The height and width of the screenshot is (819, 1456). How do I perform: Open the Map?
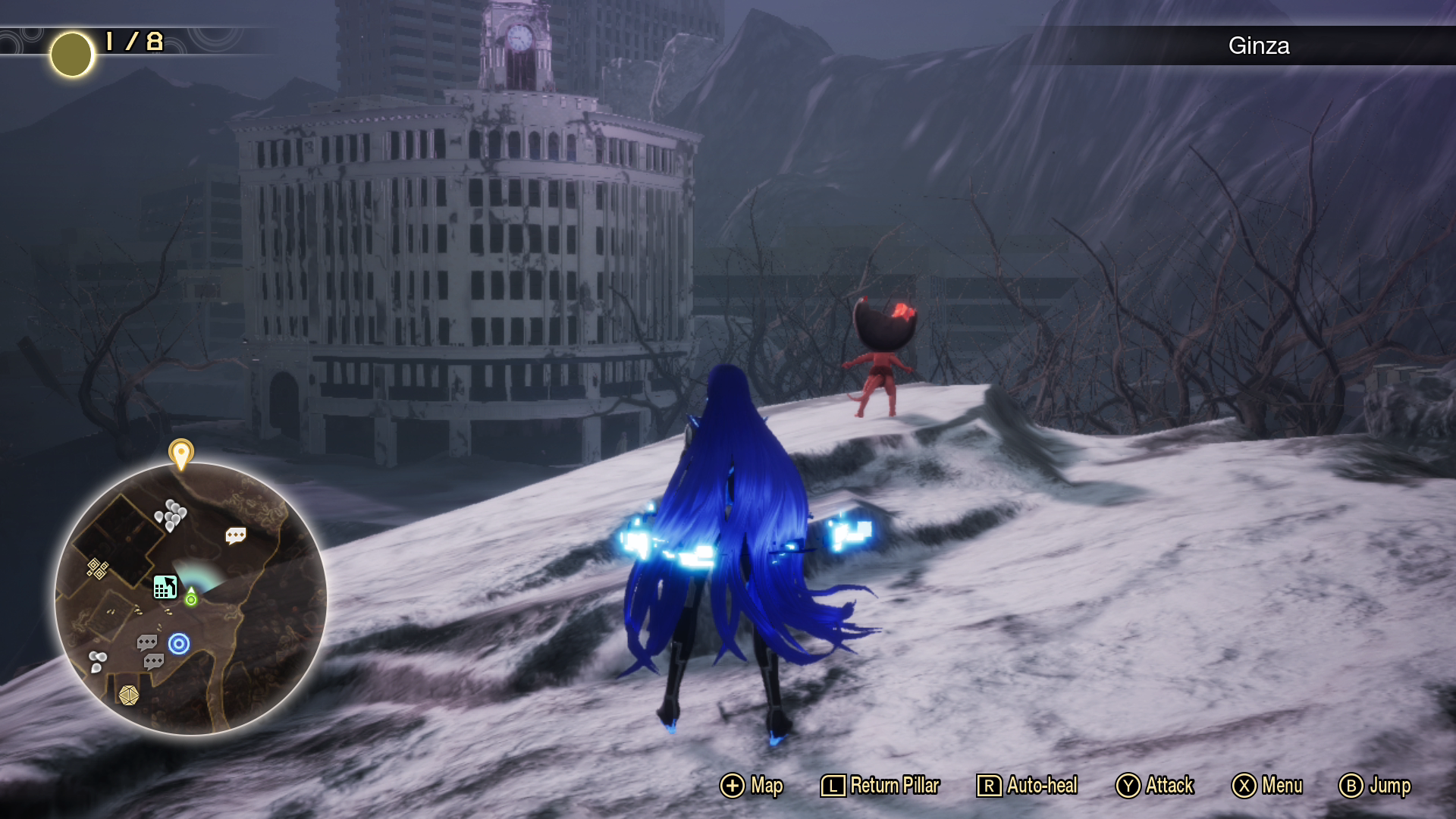[x=751, y=786]
